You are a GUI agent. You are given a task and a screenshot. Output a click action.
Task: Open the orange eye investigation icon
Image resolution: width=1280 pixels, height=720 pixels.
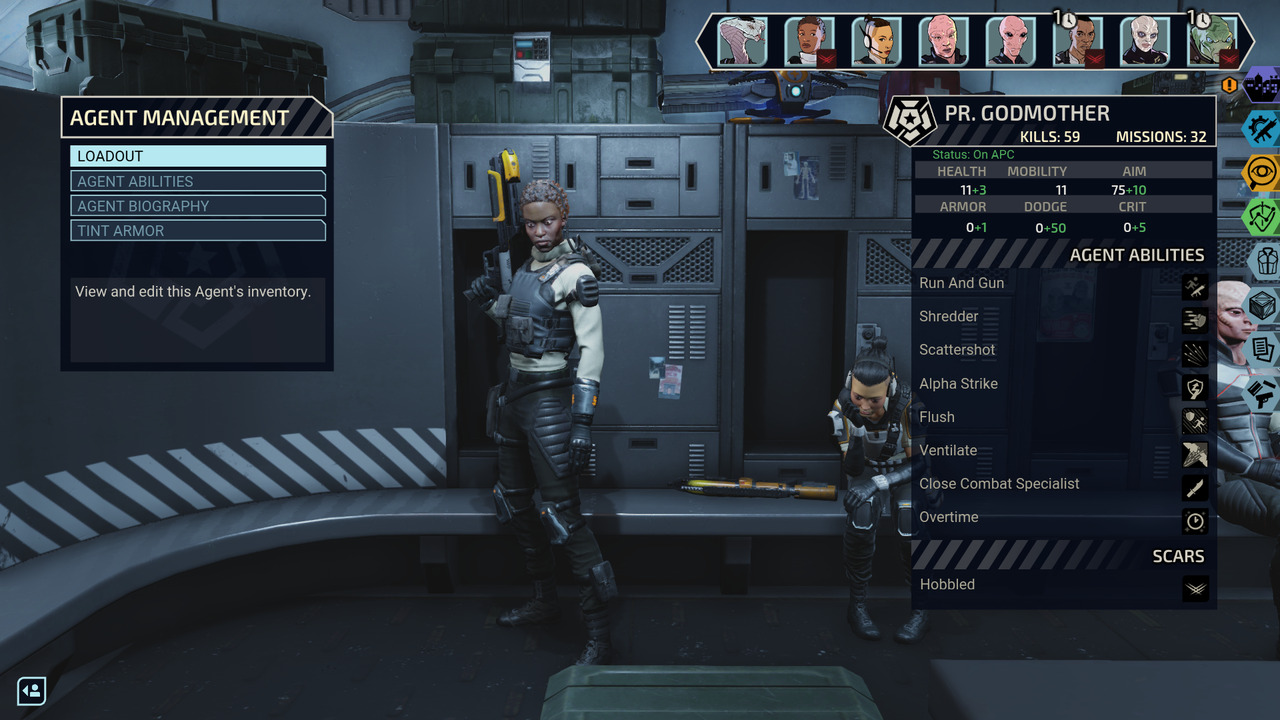(1261, 172)
